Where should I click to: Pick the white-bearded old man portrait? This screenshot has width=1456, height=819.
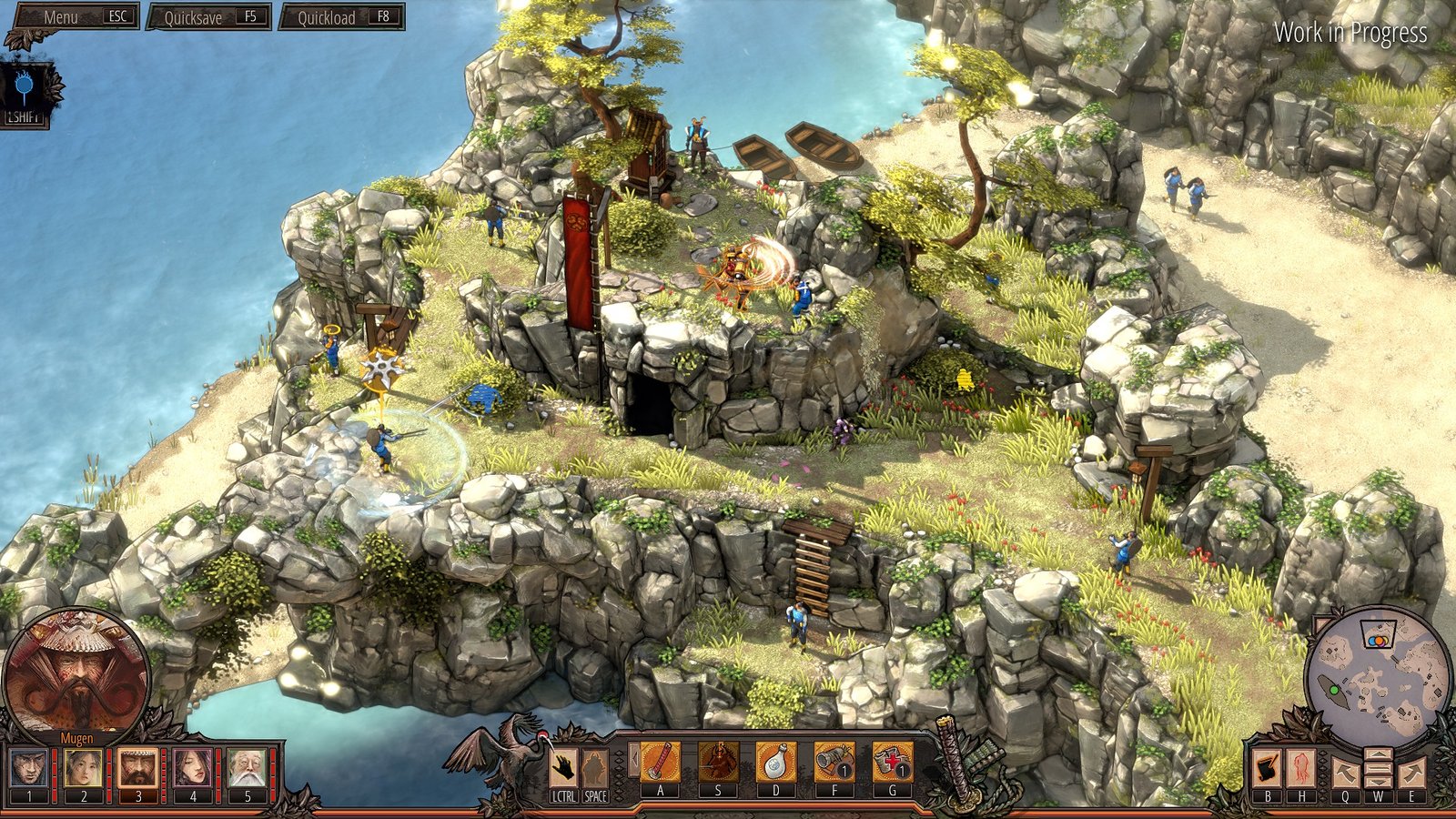247,768
